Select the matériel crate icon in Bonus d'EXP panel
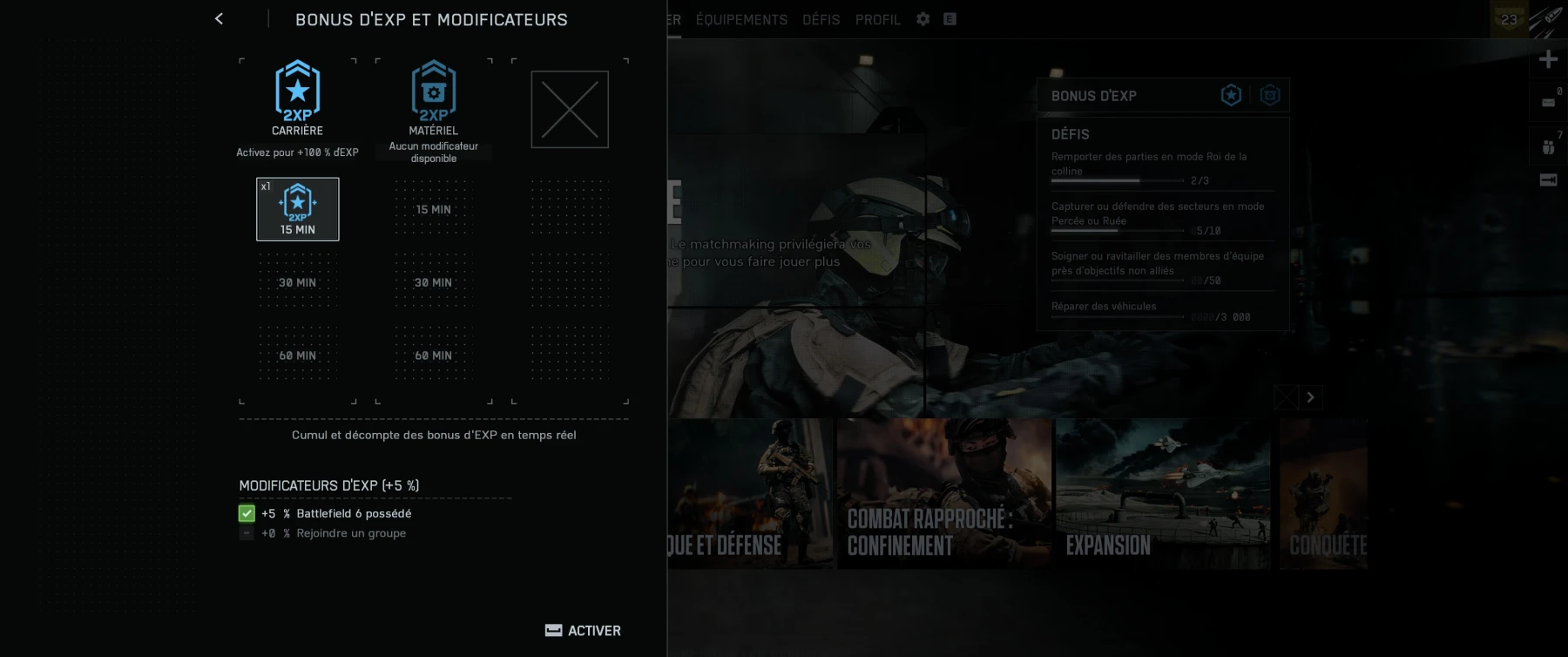The image size is (1568, 657). pyautogui.click(x=1270, y=95)
